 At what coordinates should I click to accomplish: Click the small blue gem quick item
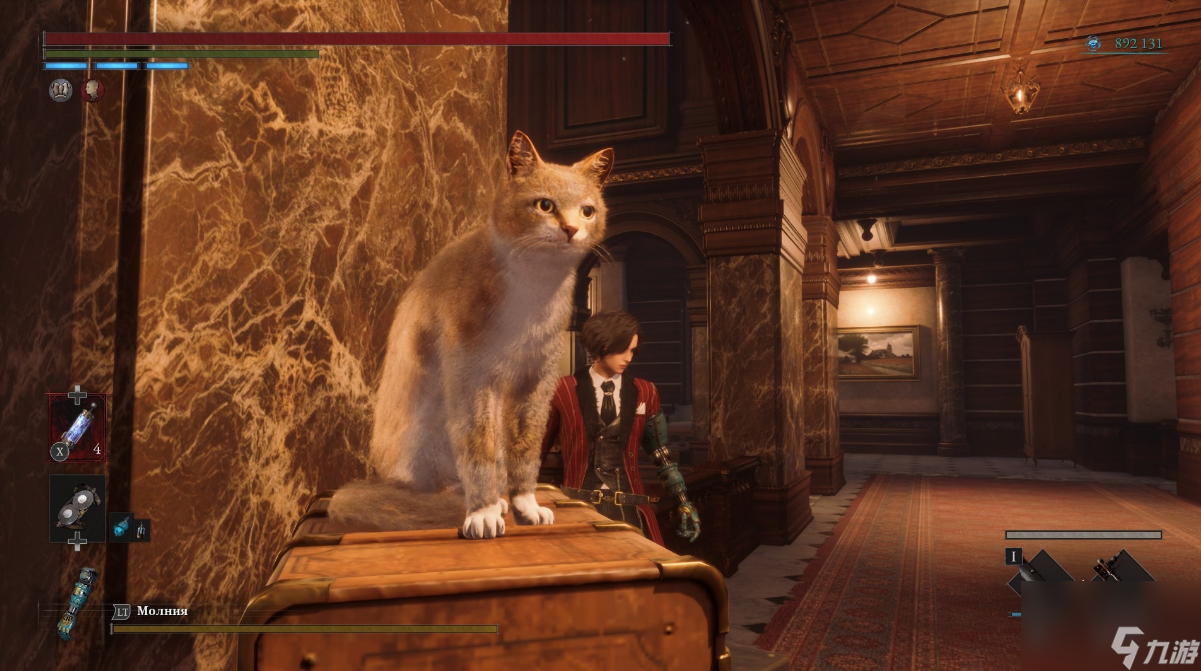(120, 526)
